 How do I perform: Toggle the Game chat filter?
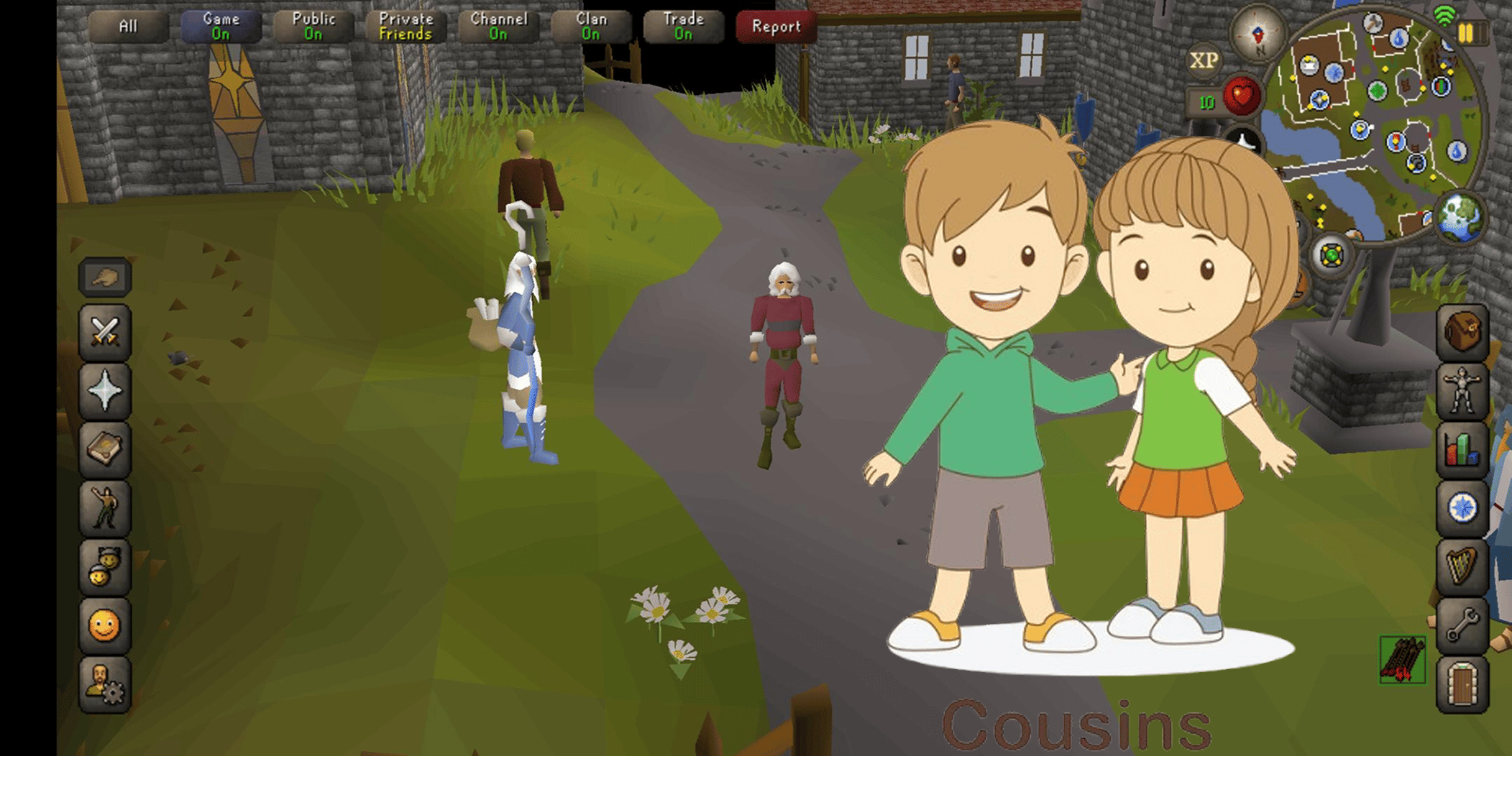tap(221, 27)
